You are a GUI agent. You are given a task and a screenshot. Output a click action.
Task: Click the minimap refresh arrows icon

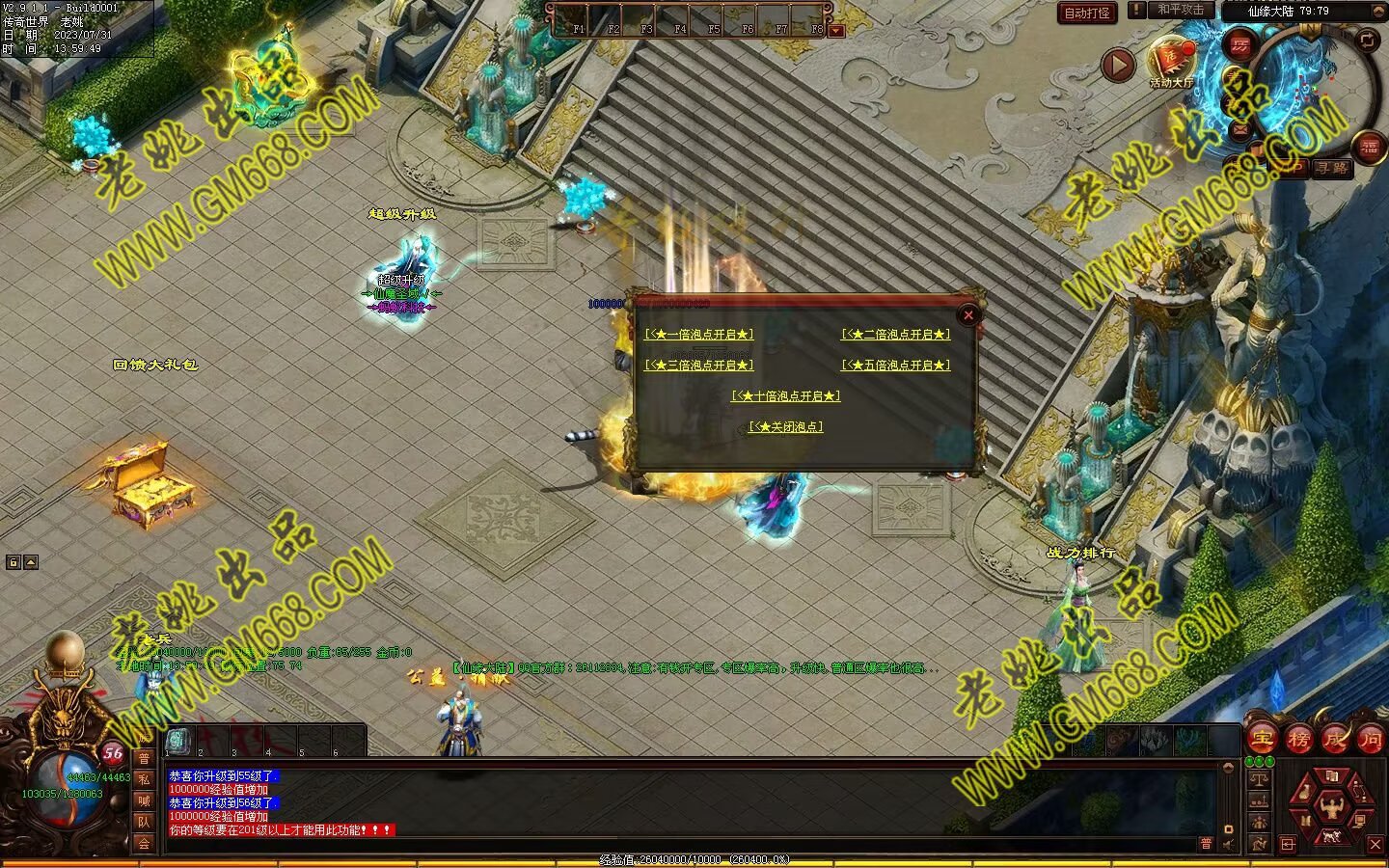point(1368,40)
